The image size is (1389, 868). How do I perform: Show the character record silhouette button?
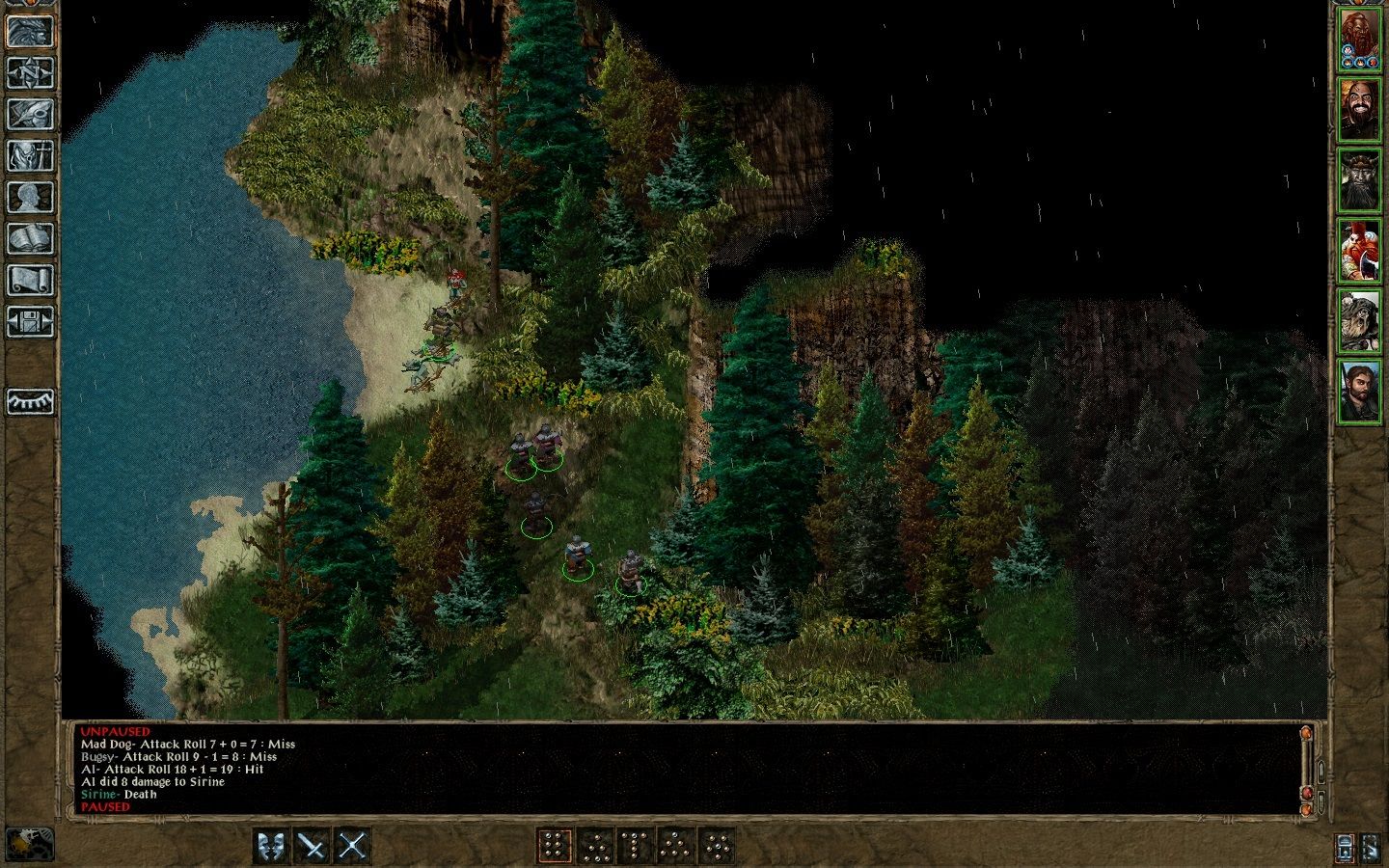coord(30,197)
